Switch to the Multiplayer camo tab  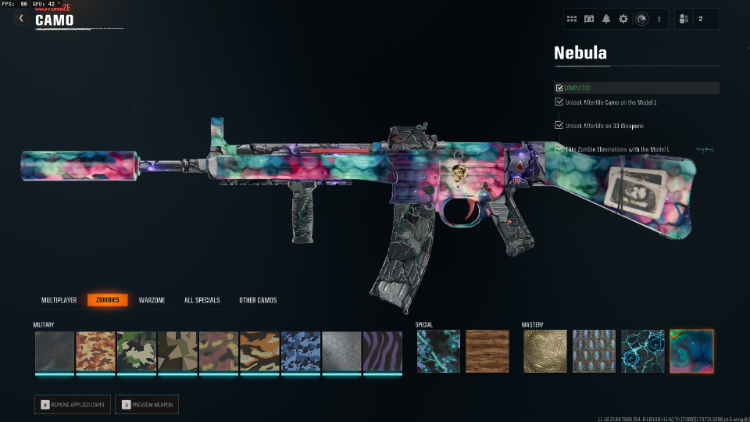[59, 300]
